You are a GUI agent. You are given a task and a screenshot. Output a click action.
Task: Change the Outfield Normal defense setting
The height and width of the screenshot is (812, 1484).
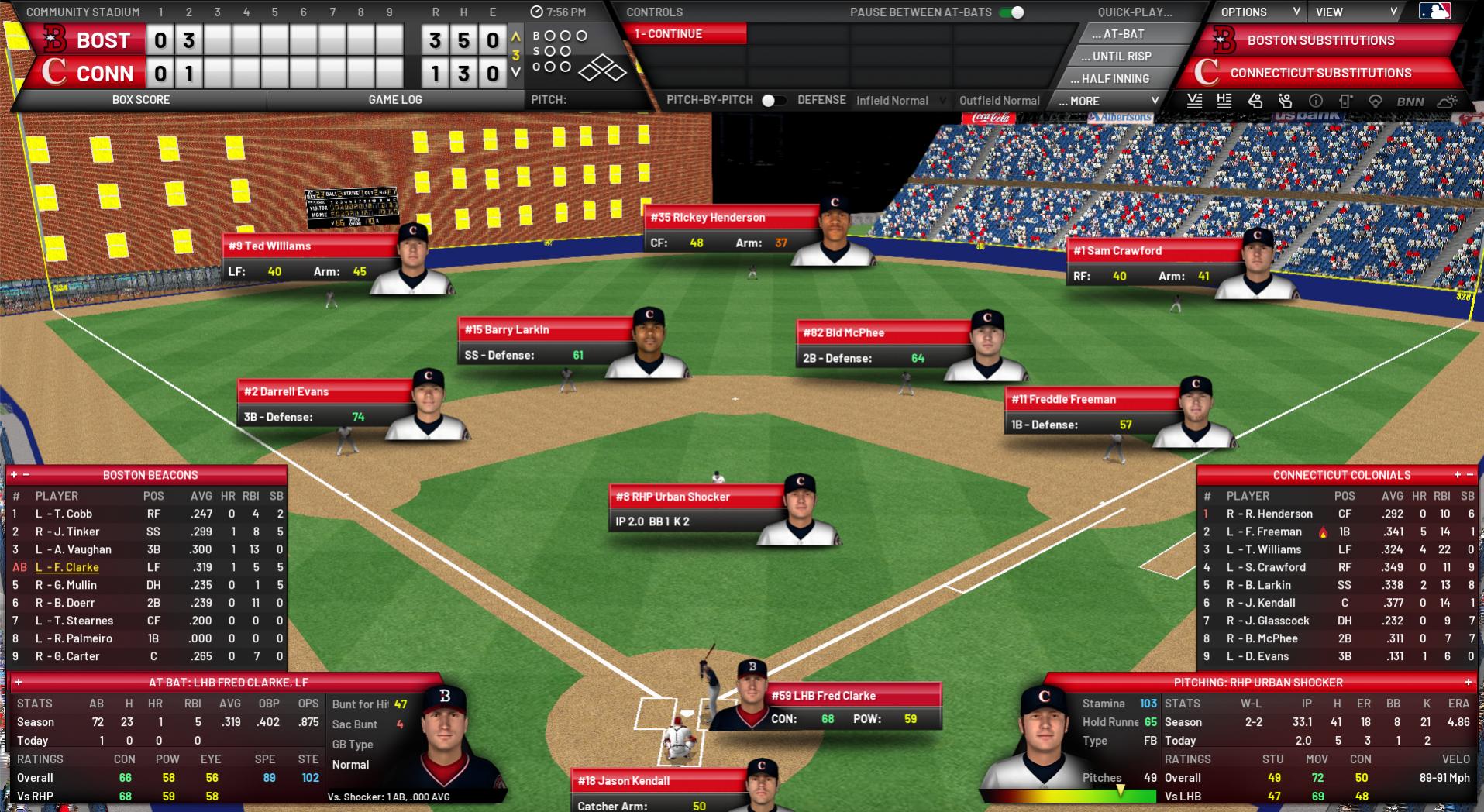point(999,101)
